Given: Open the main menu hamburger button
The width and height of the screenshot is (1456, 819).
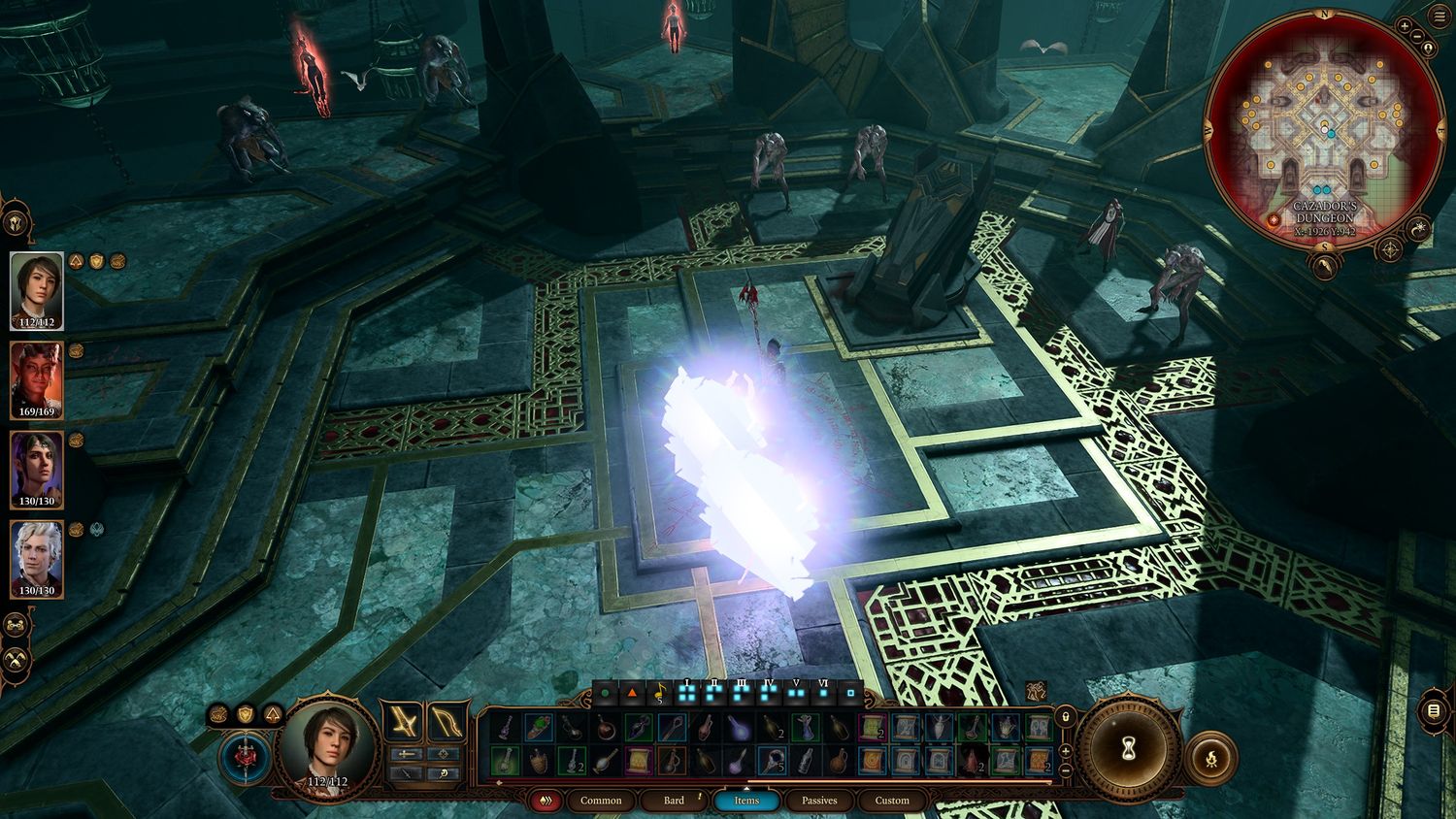Looking at the screenshot, I should [x=1438, y=18].
